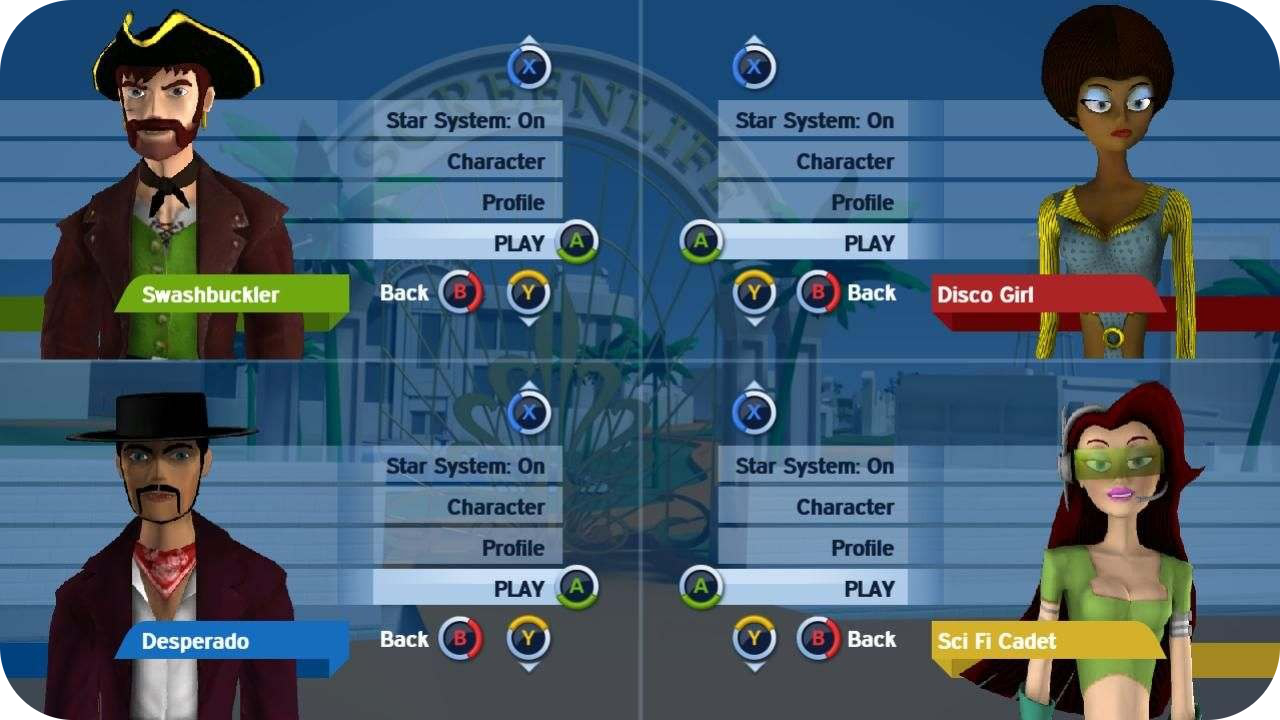Screen dimensions: 1280x720
Task: Toggle Star System in Disco Girl's menu
Action: click(x=814, y=121)
